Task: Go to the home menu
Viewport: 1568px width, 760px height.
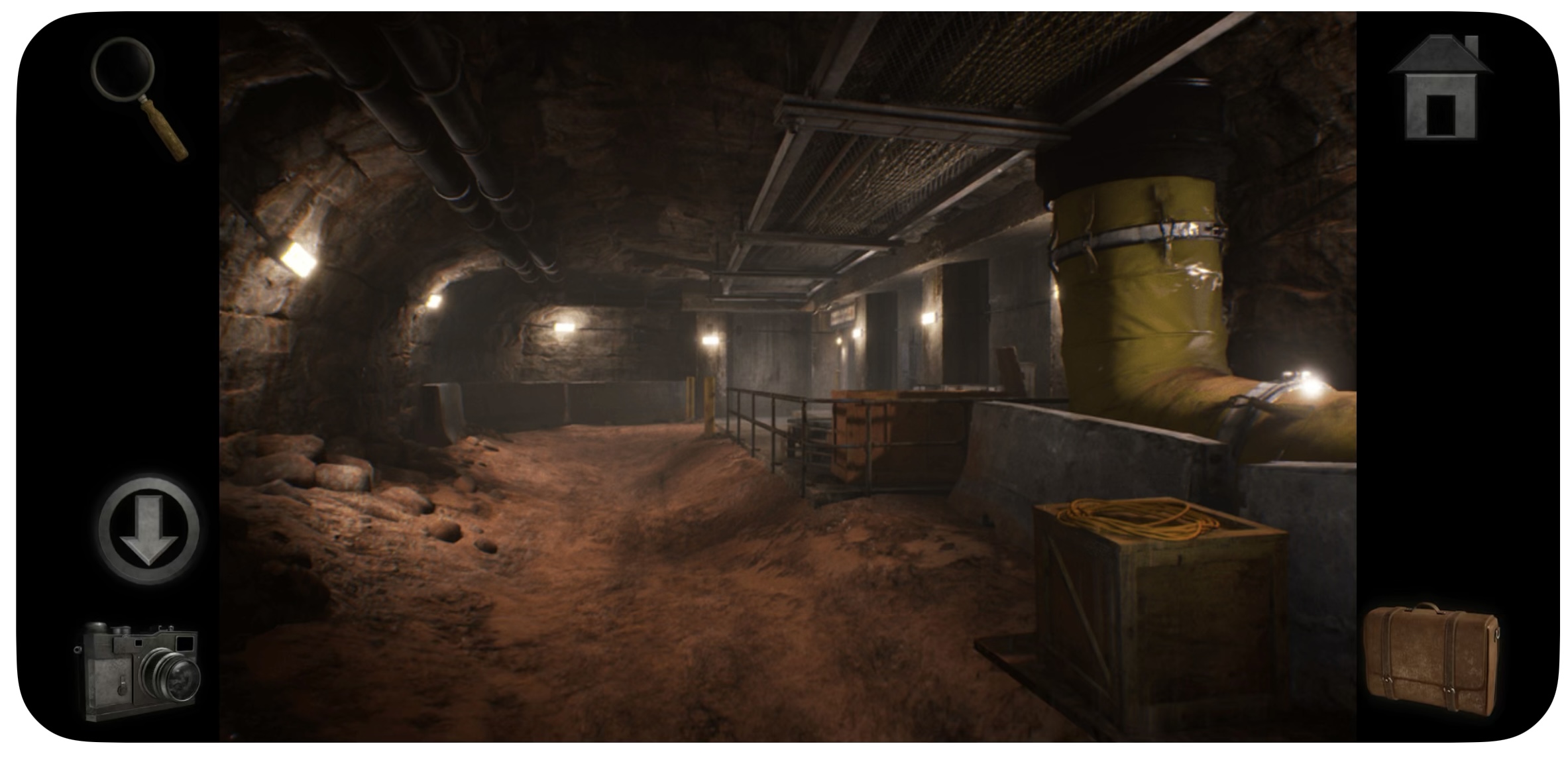Action: pyautogui.click(x=1441, y=89)
